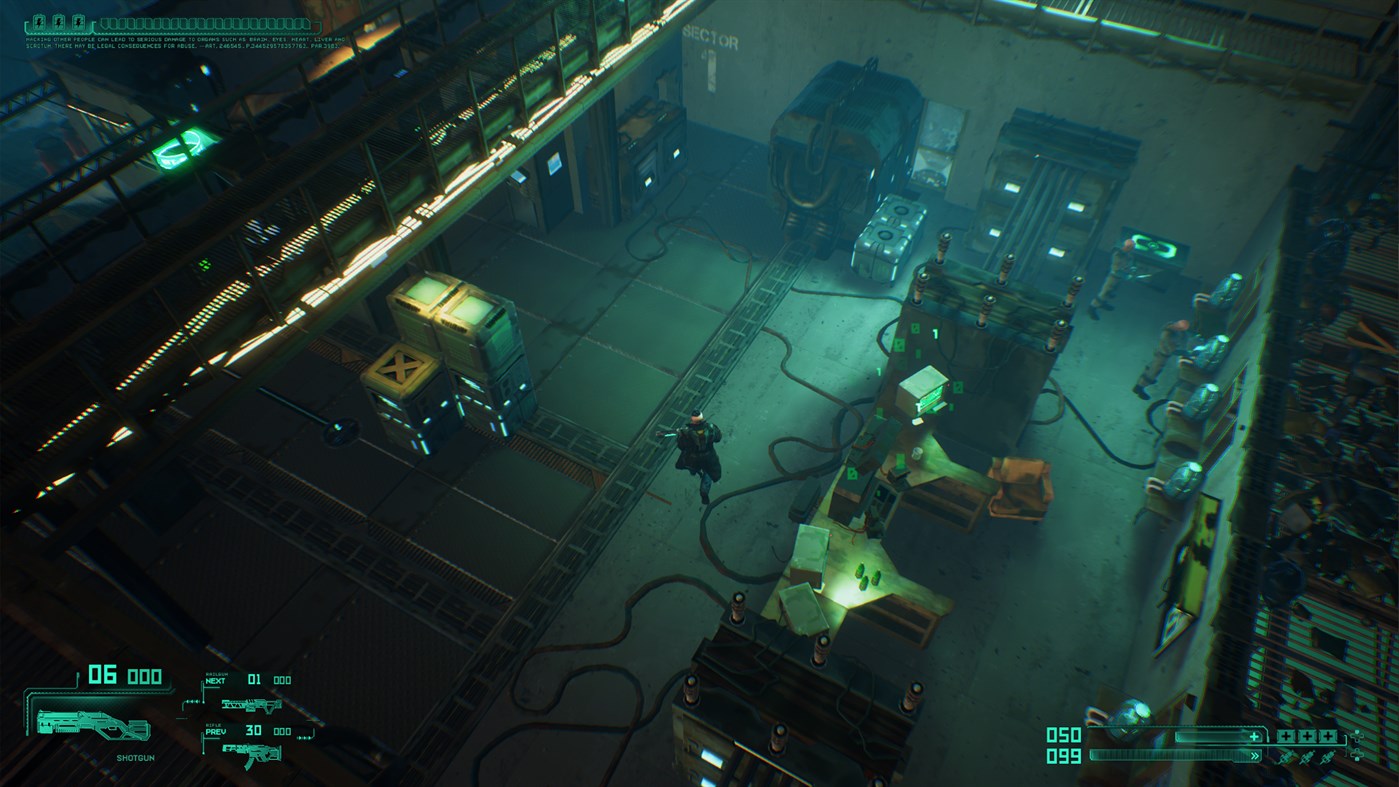
Task: Click the double chevron on the energy bar
Action: click(1255, 755)
